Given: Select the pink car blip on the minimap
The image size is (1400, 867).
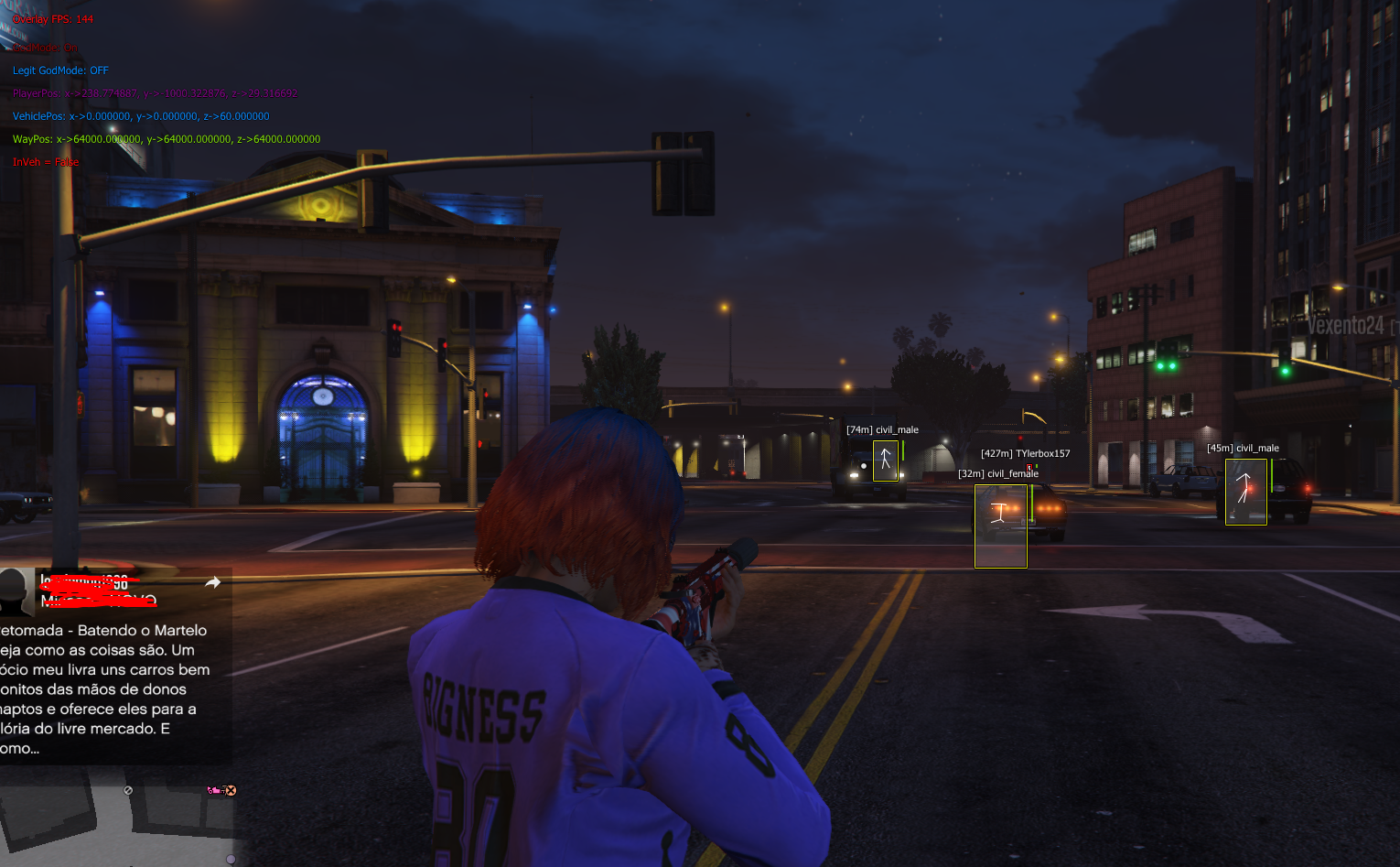Looking at the screenshot, I should click(214, 790).
